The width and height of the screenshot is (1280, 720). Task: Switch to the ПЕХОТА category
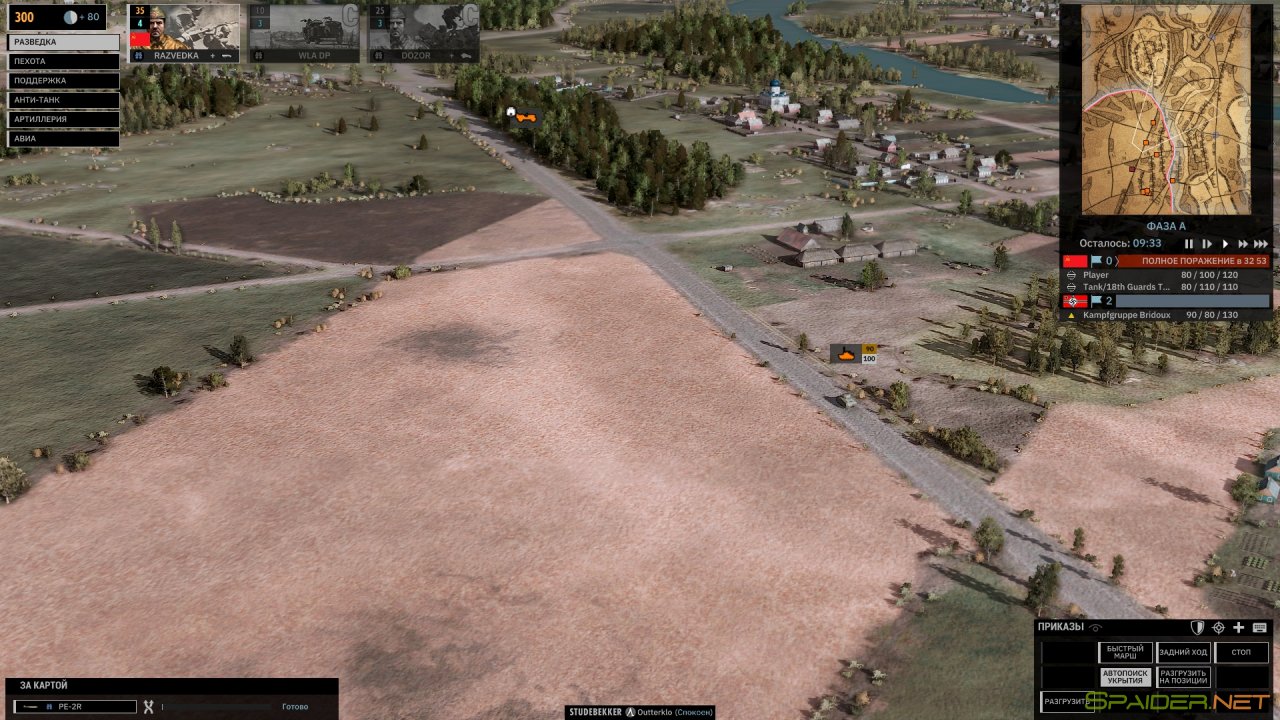click(x=63, y=61)
